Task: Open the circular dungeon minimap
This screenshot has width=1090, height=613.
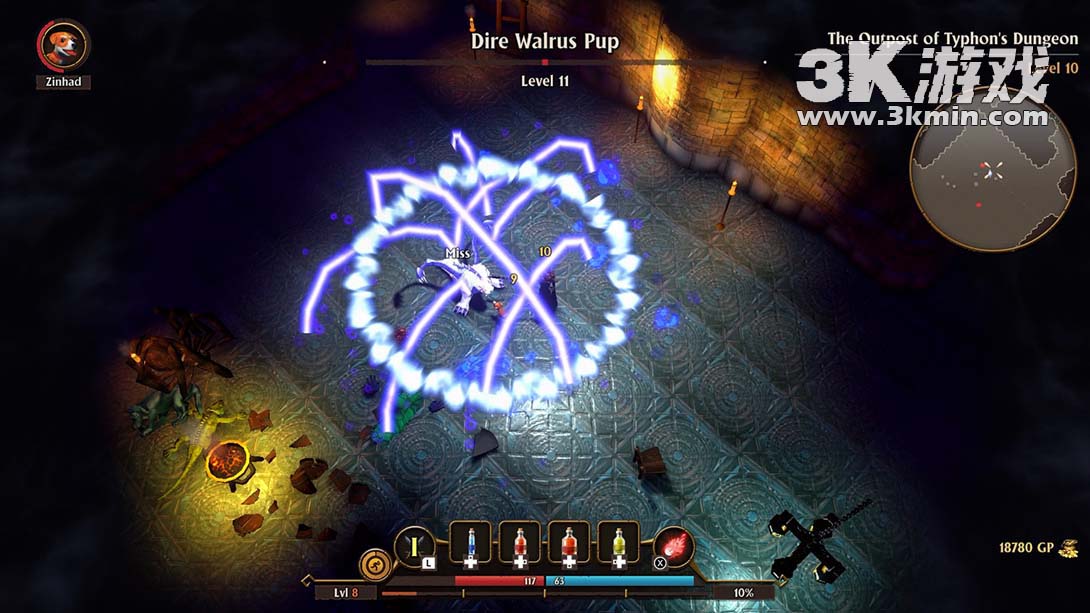Action: point(978,169)
